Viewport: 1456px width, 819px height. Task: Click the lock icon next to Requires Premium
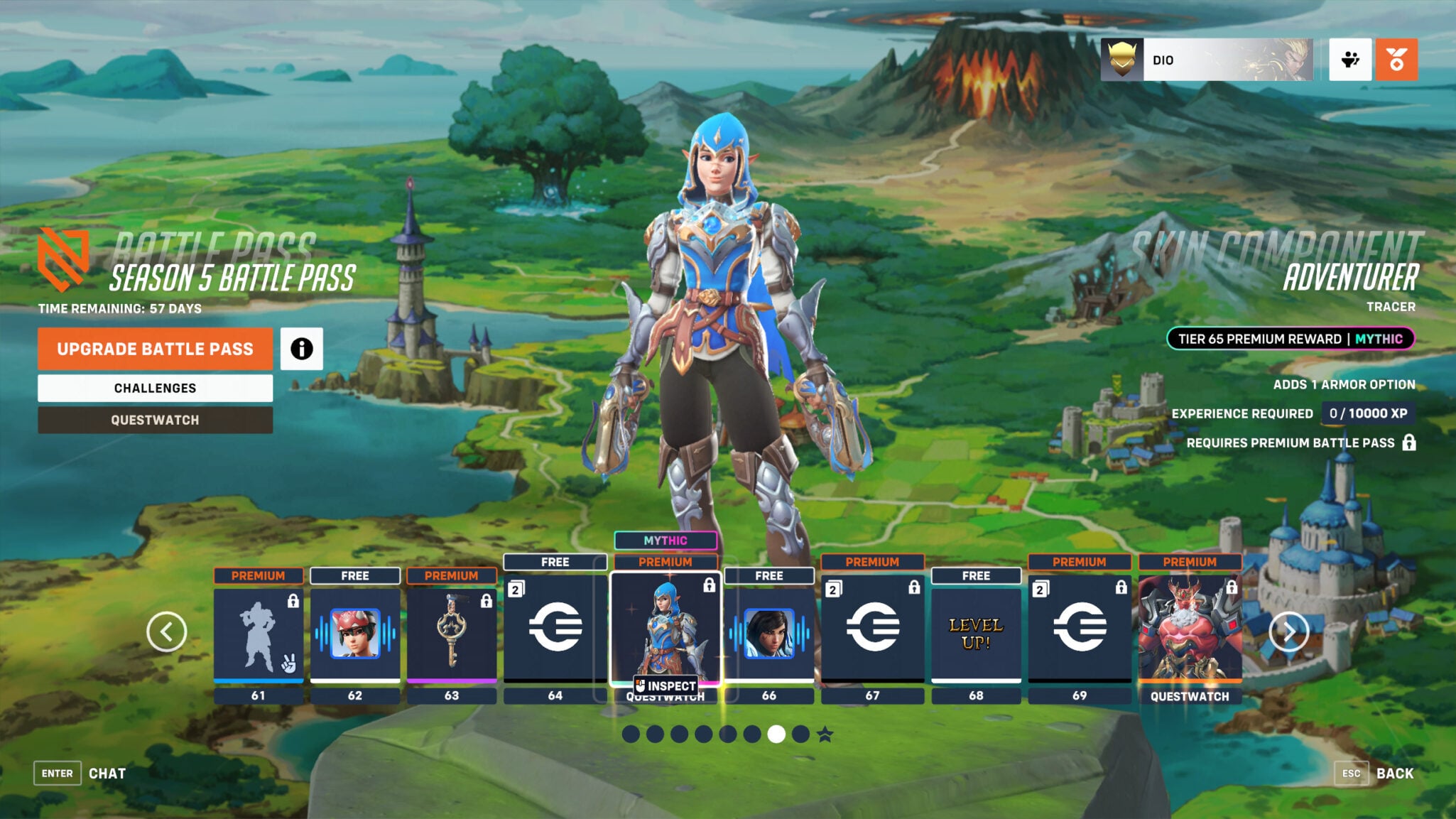point(1410,442)
